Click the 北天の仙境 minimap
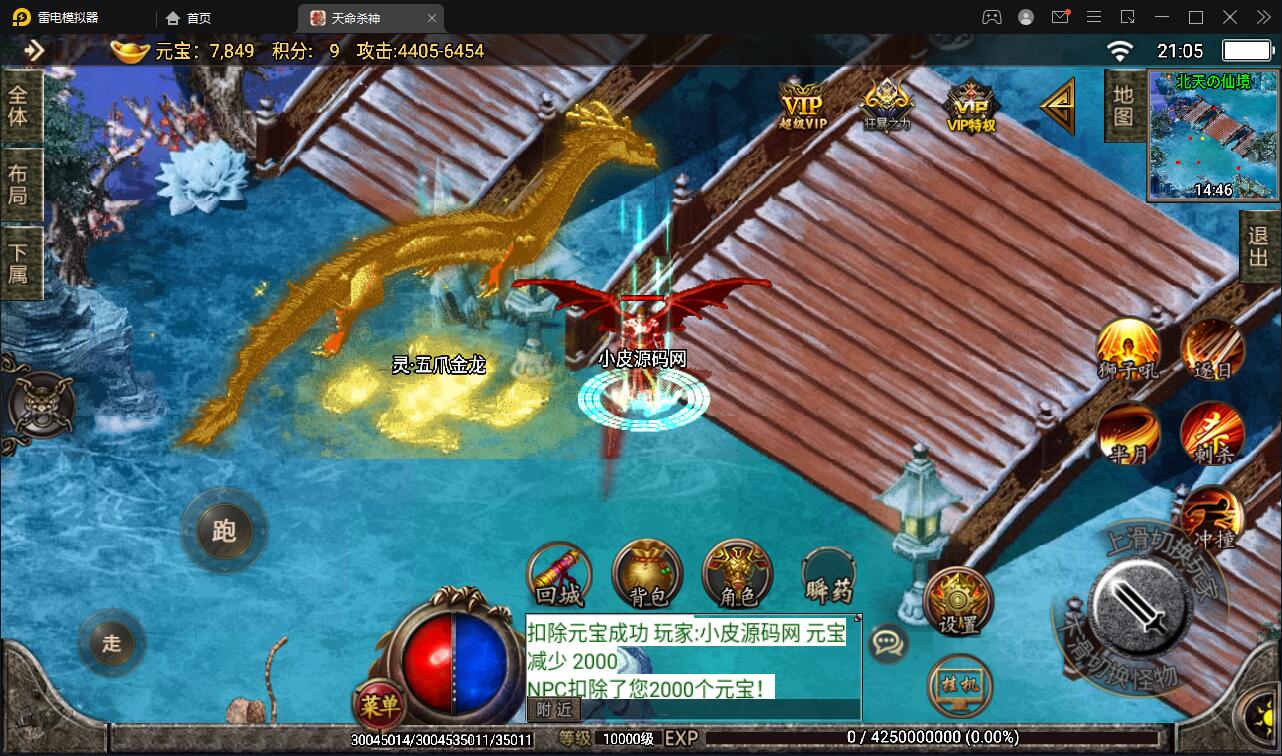This screenshot has height=756, width=1282. coord(1212,135)
